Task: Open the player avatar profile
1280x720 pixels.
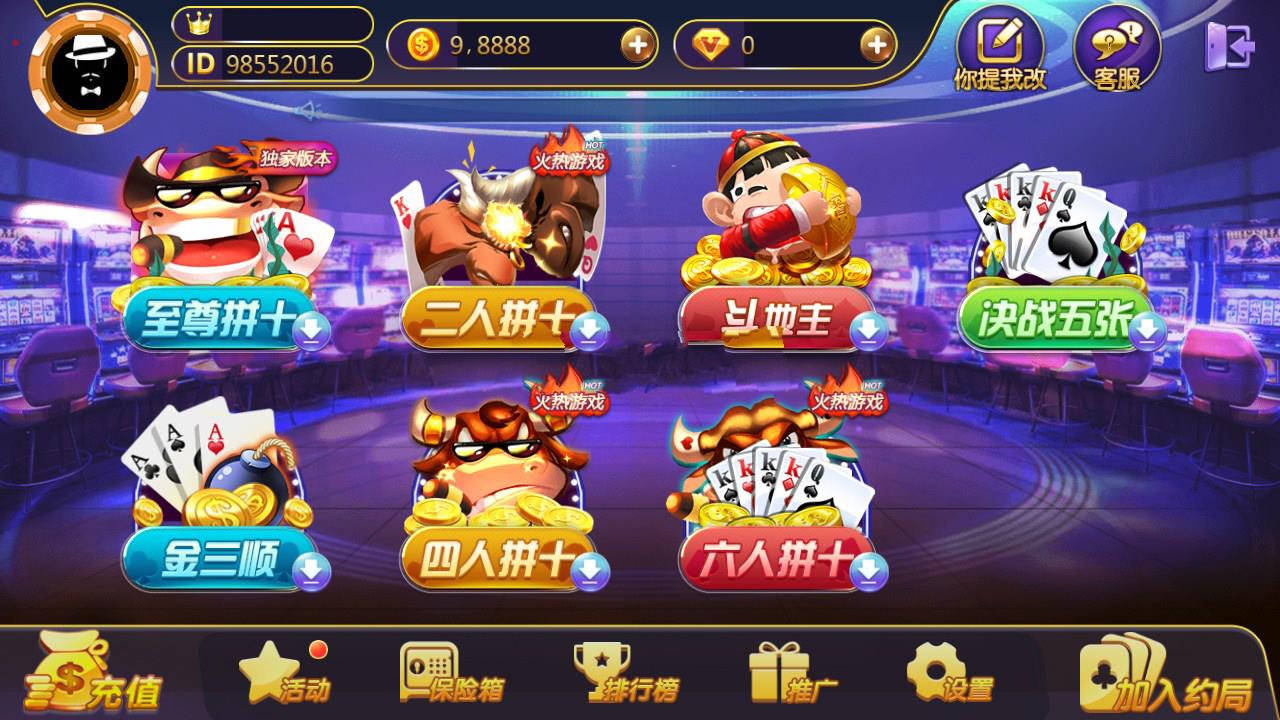Action: click(x=88, y=70)
